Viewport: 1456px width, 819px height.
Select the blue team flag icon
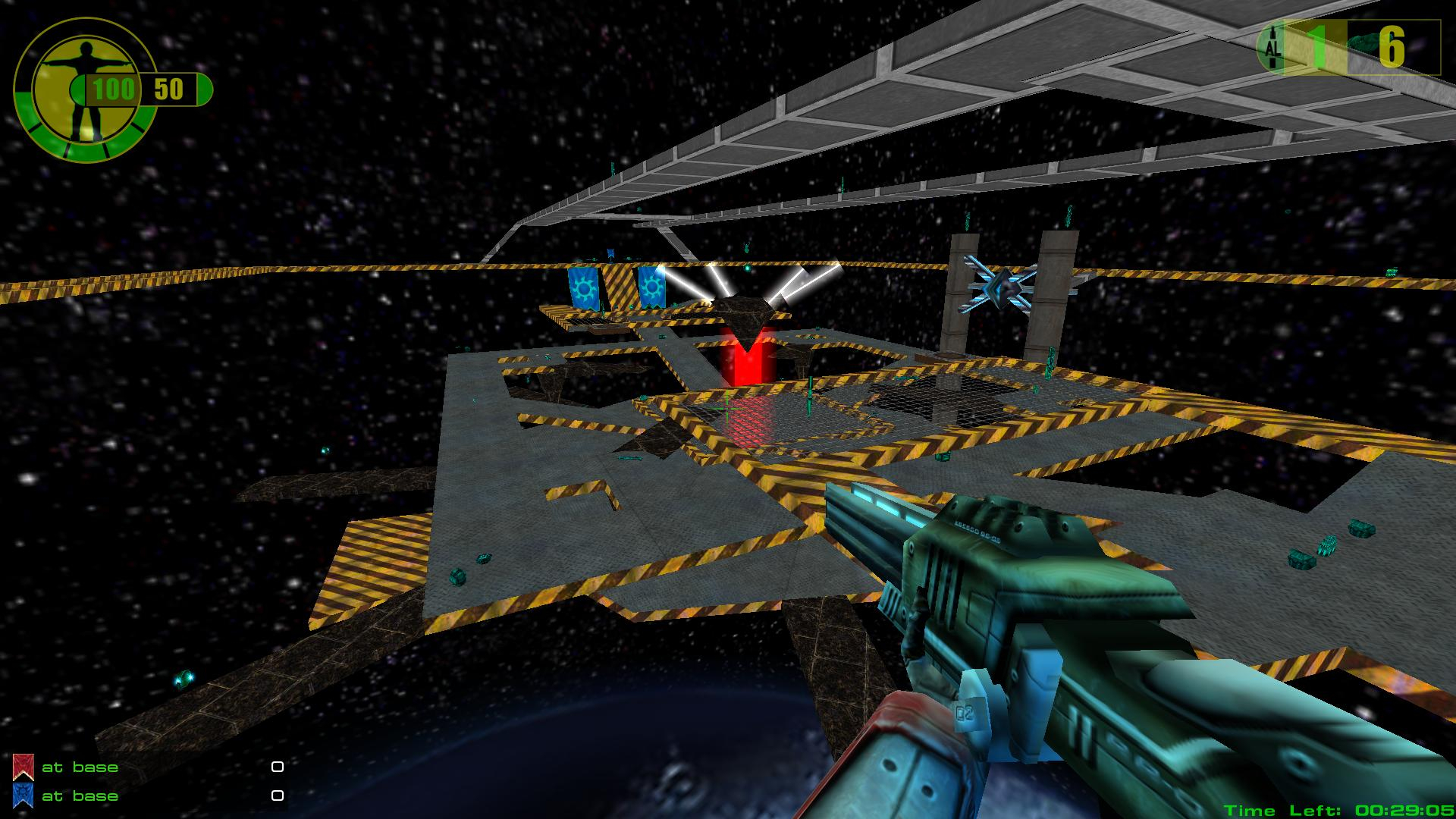click(23, 795)
